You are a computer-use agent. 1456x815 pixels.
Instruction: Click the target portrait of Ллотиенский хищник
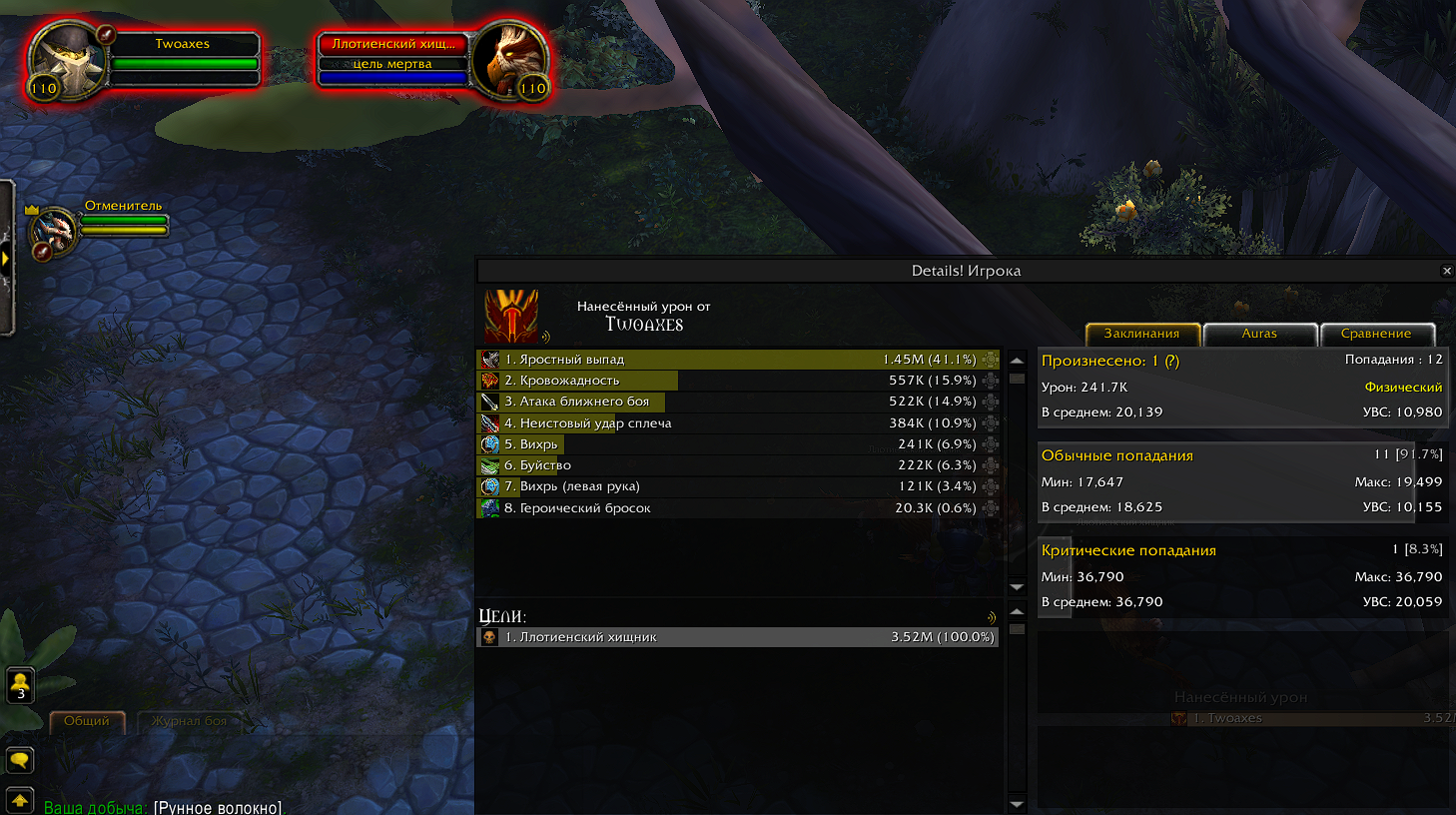click(508, 58)
